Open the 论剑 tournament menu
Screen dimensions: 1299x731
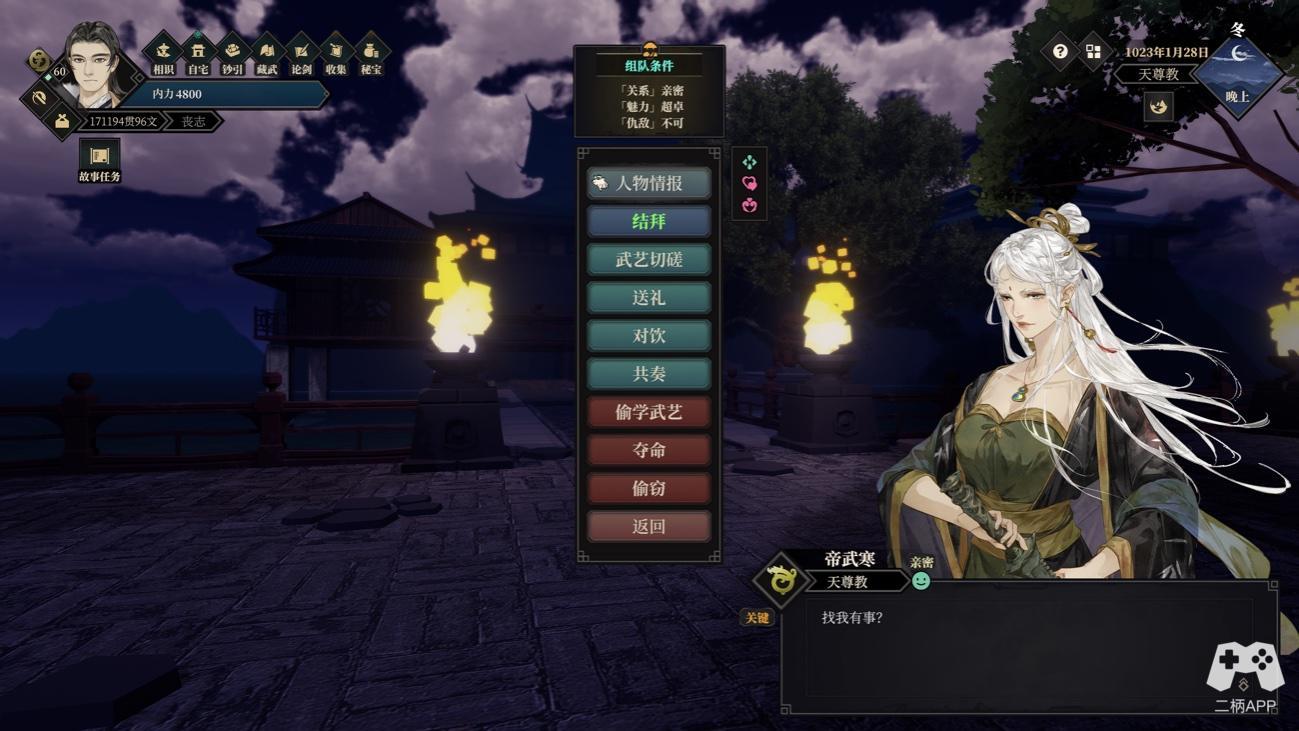(x=301, y=53)
